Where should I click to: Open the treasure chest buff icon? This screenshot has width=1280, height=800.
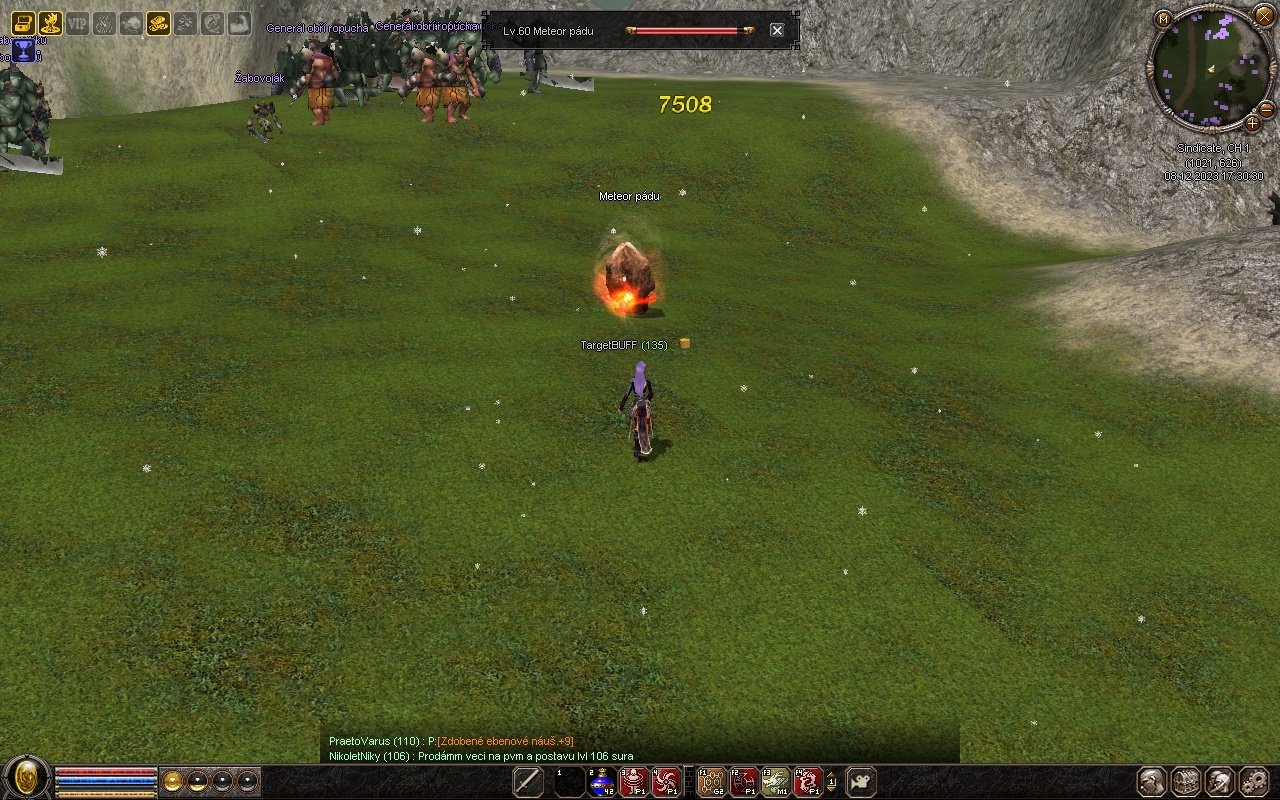coord(22,23)
